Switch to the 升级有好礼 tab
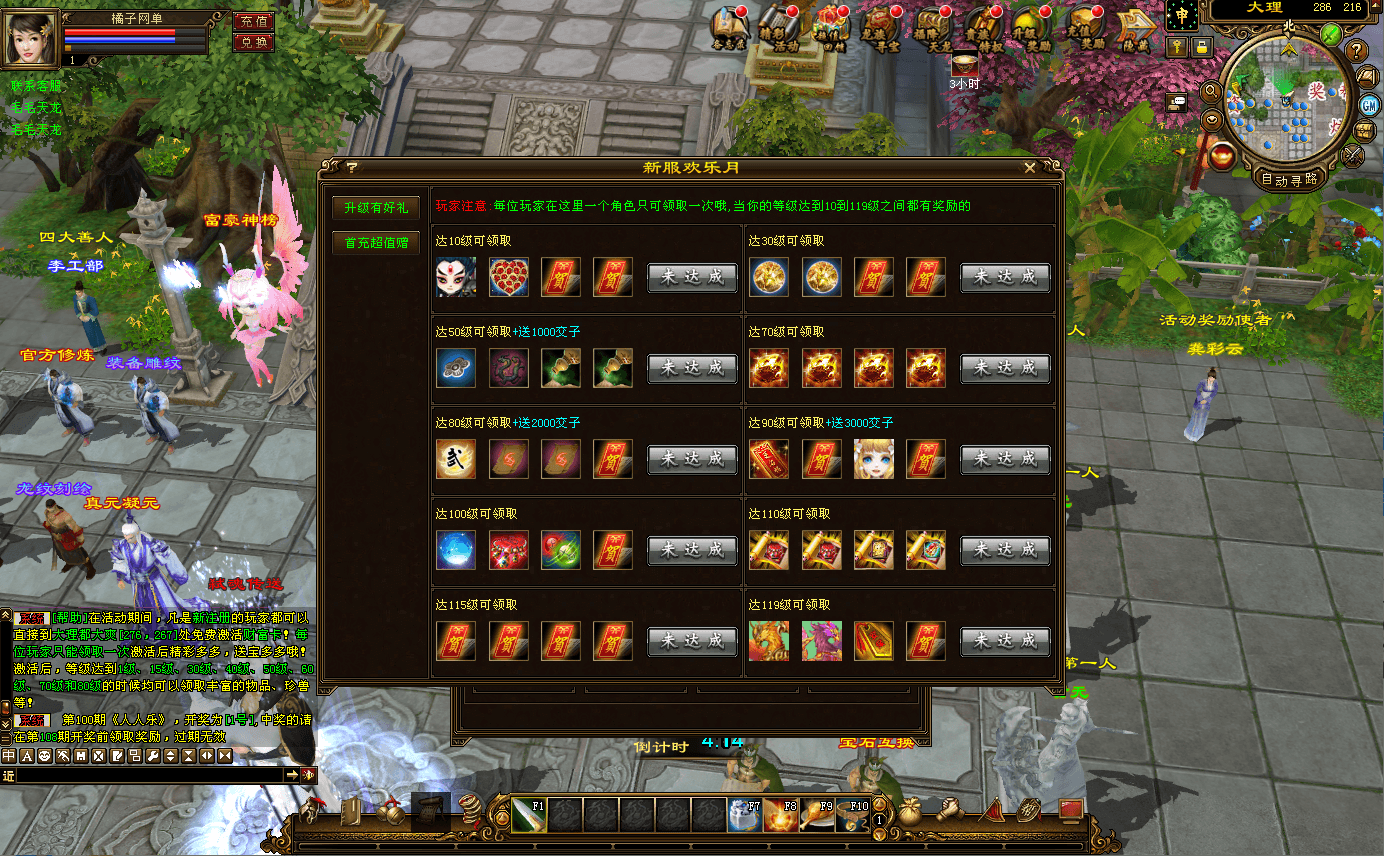Image resolution: width=1384 pixels, height=856 pixels. (375, 208)
